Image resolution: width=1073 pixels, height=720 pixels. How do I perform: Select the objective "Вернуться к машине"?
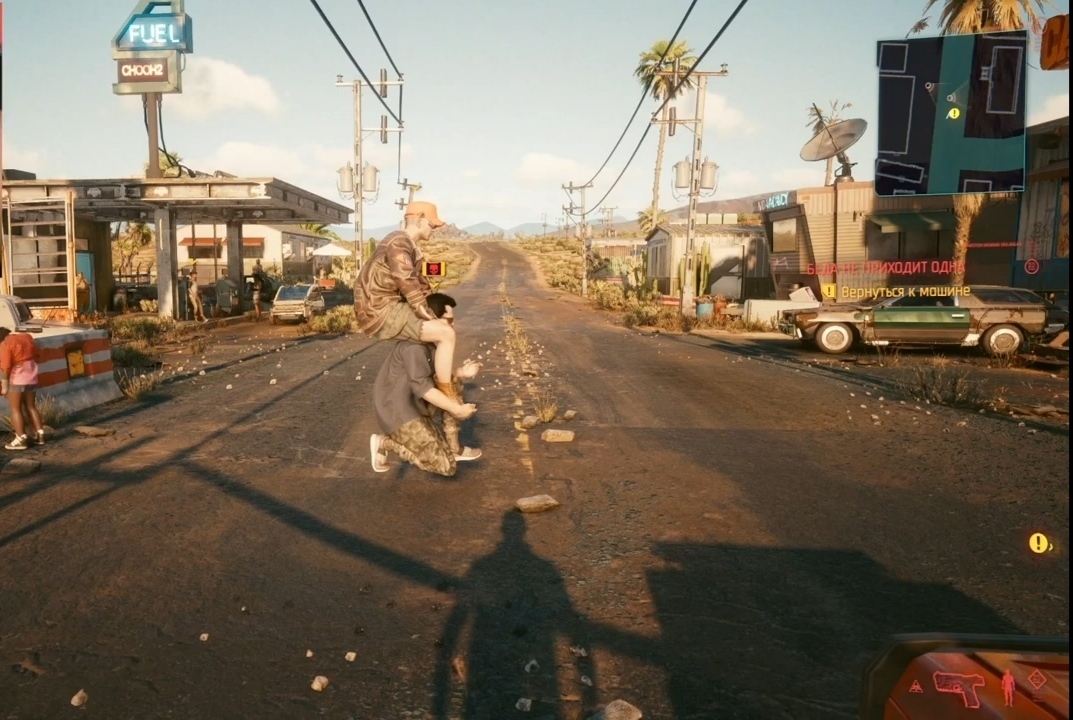[x=905, y=291]
